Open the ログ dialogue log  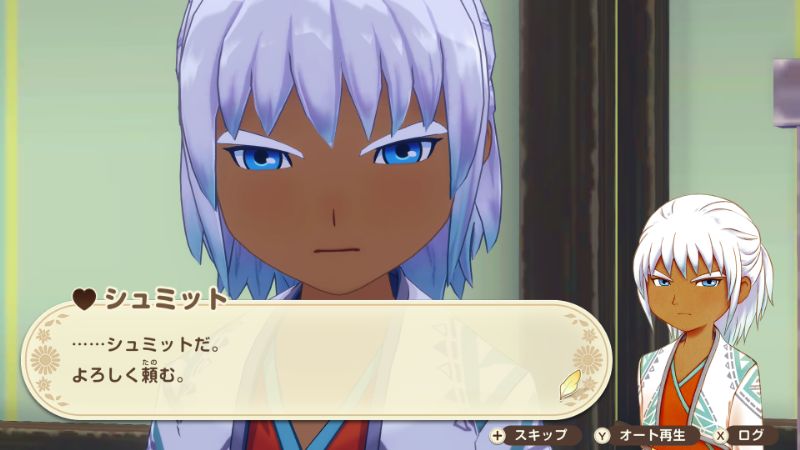(745, 435)
